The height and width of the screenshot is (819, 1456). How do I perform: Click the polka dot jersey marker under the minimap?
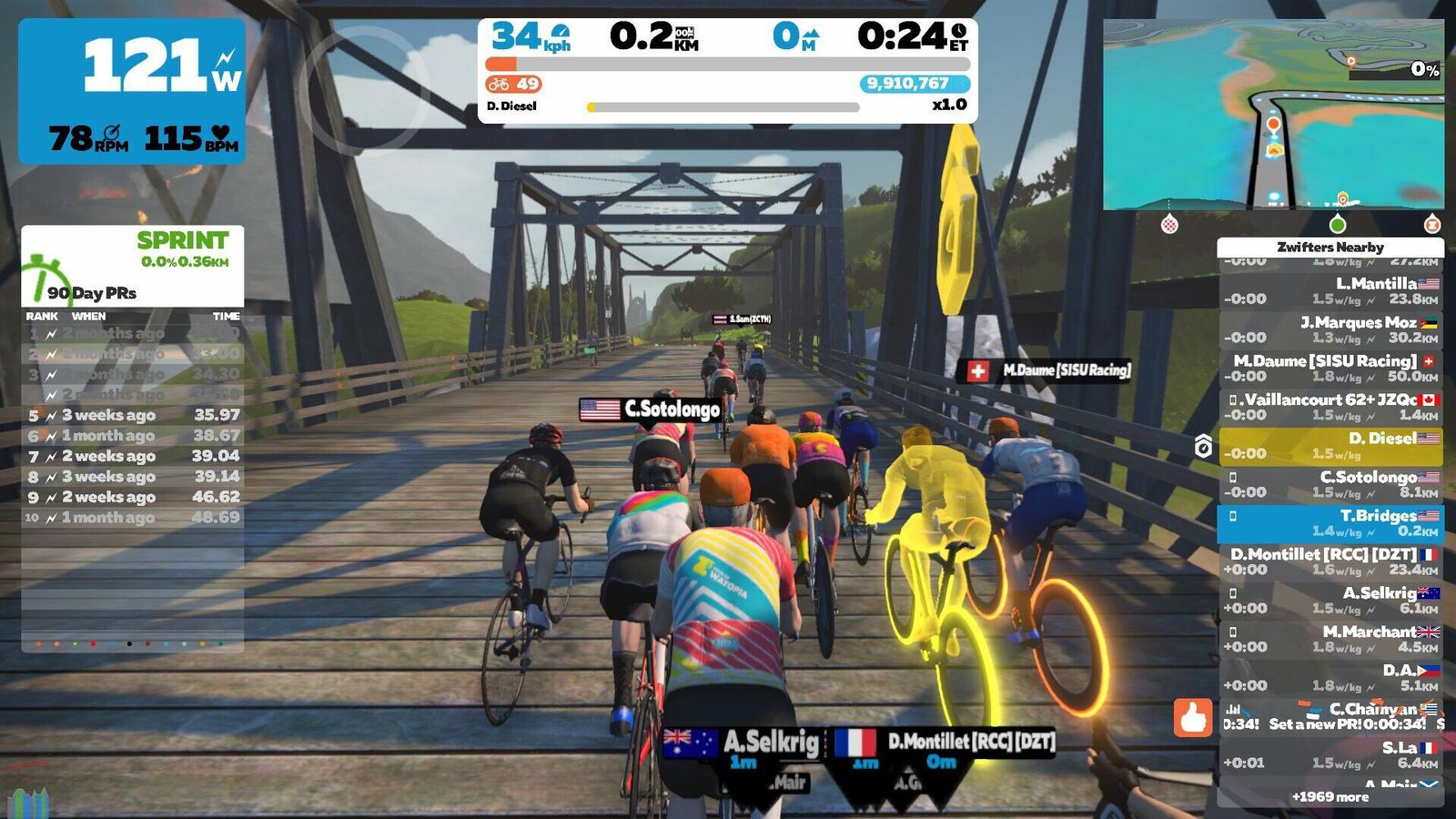1170,224
